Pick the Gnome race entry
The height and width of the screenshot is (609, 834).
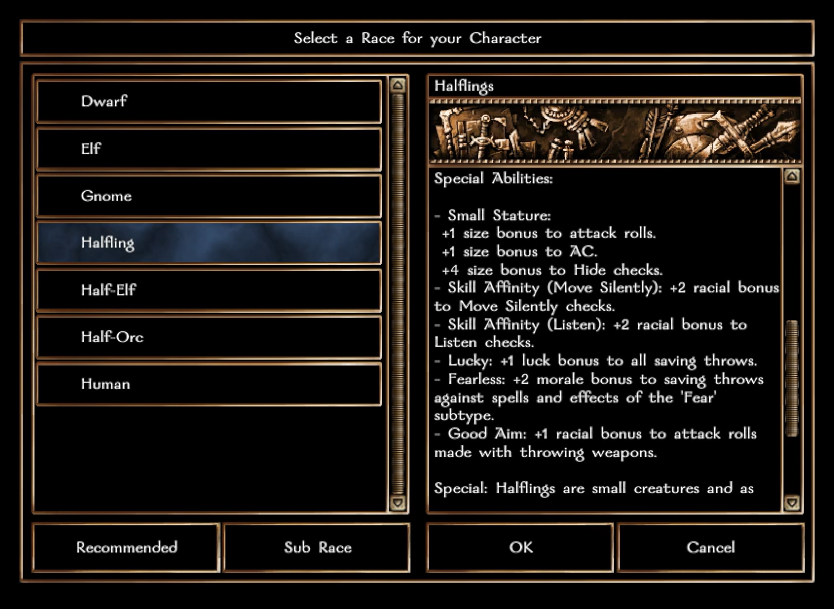[x=208, y=196]
